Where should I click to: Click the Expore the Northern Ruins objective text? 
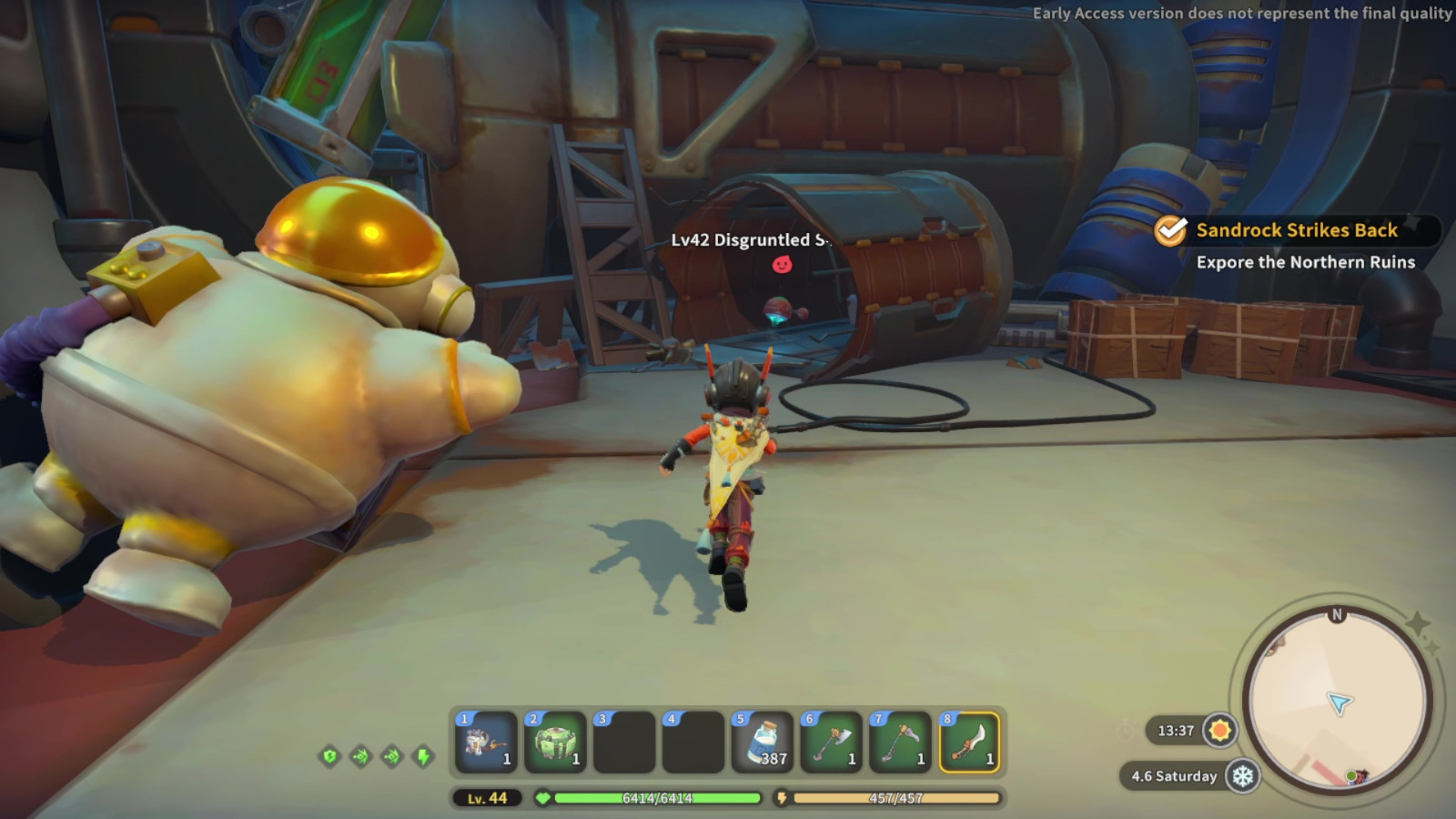click(1305, 263)
